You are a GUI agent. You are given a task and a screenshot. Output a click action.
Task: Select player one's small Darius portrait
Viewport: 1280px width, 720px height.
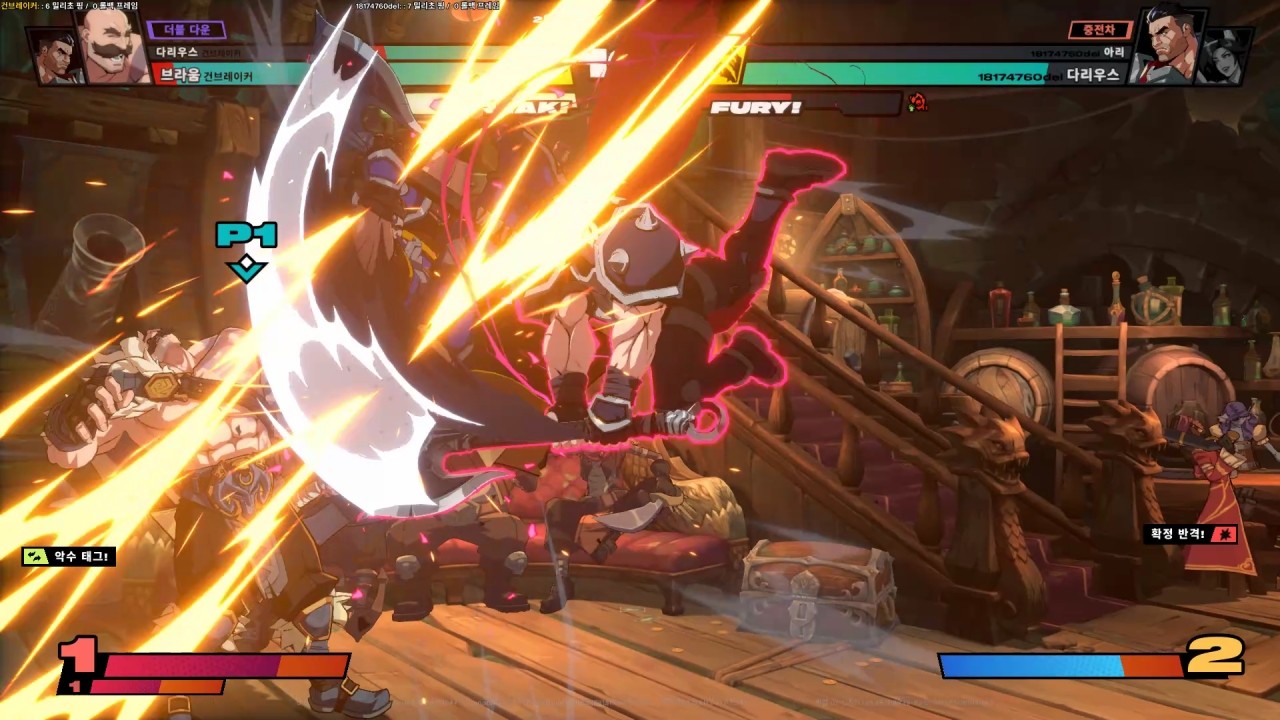(x=56, y=56)
